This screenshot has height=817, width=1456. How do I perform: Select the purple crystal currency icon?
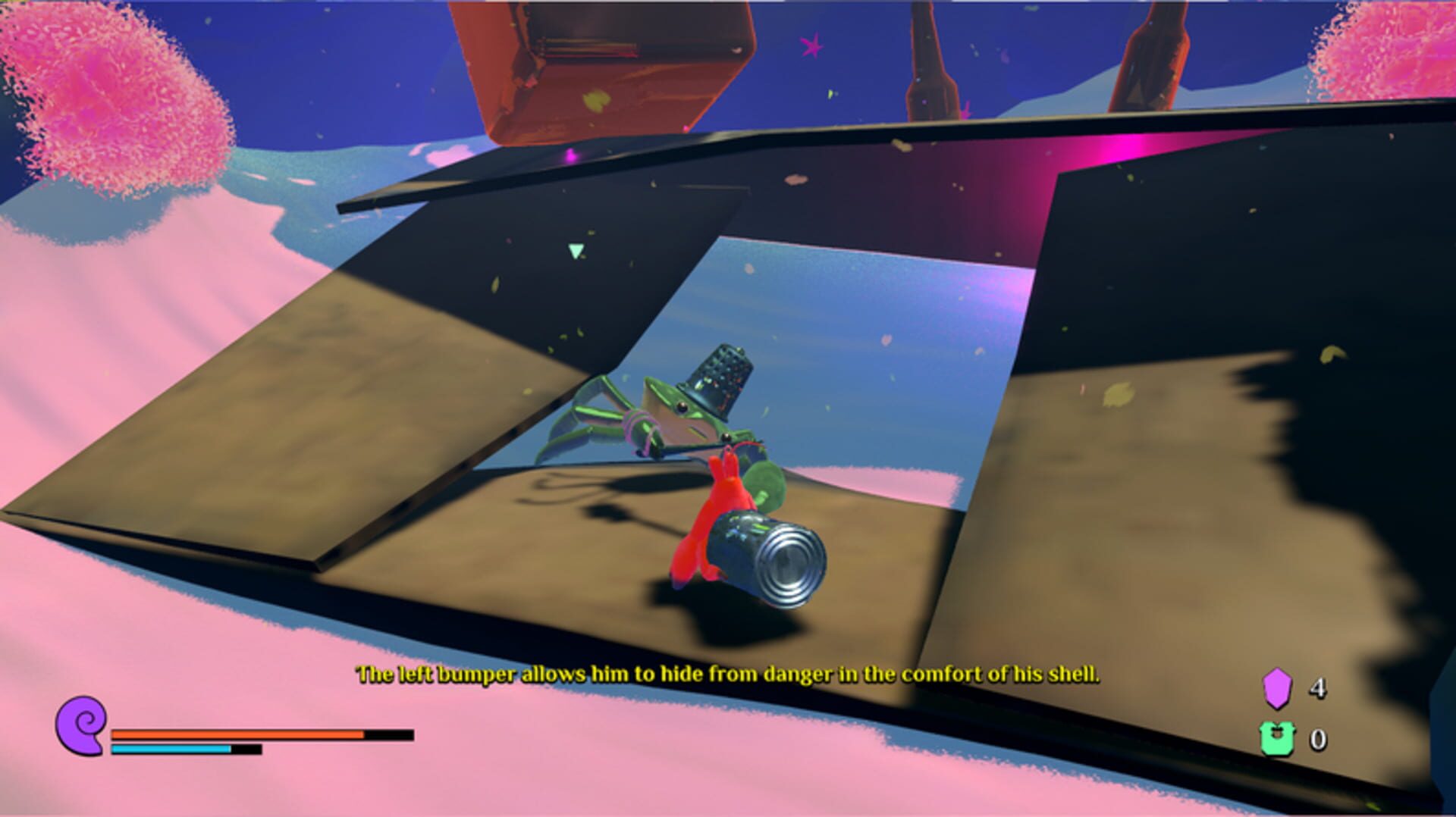click(x=1276, y=688)
